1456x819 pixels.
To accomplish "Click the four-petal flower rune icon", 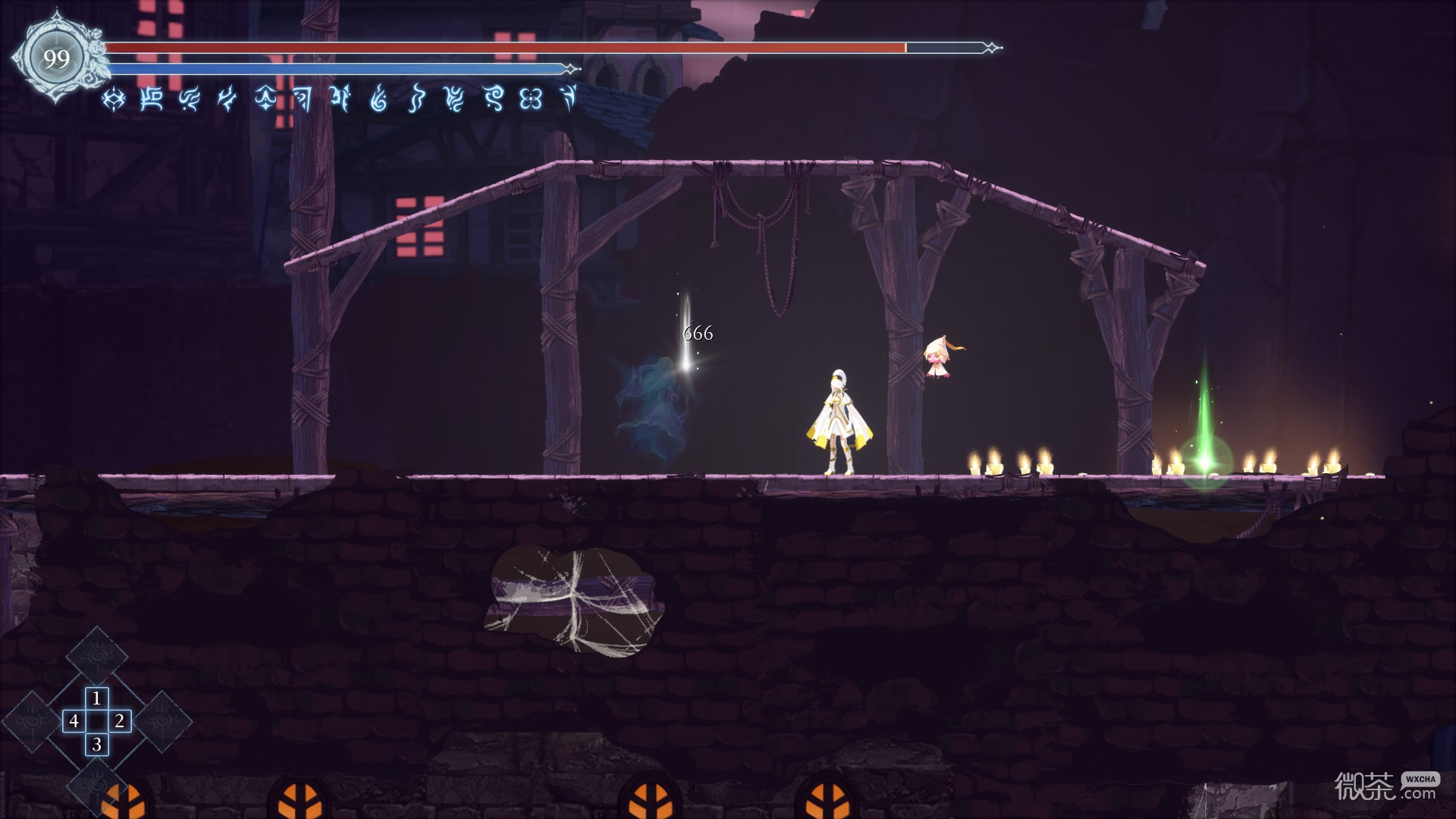I will (531, 99).
